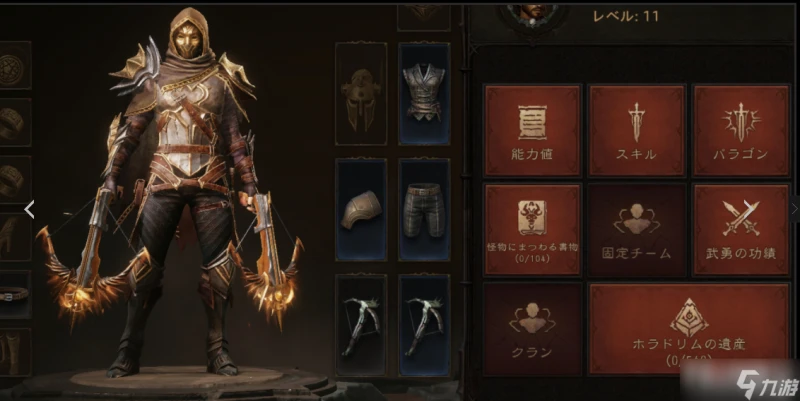Choose the 固定チーム warband button
Screen dimensions: 800x401
click(636, 229)
